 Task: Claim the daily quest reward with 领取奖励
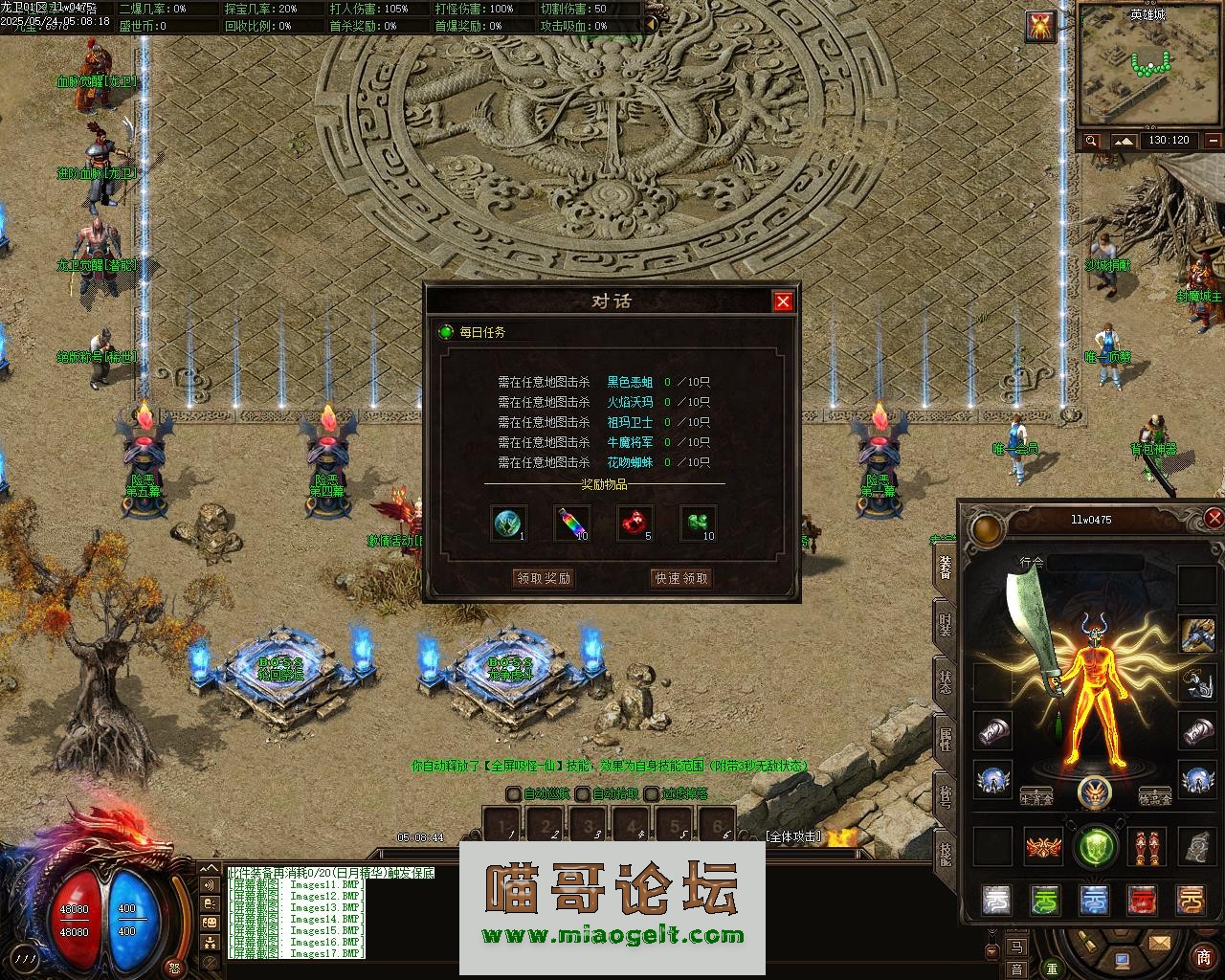[544, 578]
